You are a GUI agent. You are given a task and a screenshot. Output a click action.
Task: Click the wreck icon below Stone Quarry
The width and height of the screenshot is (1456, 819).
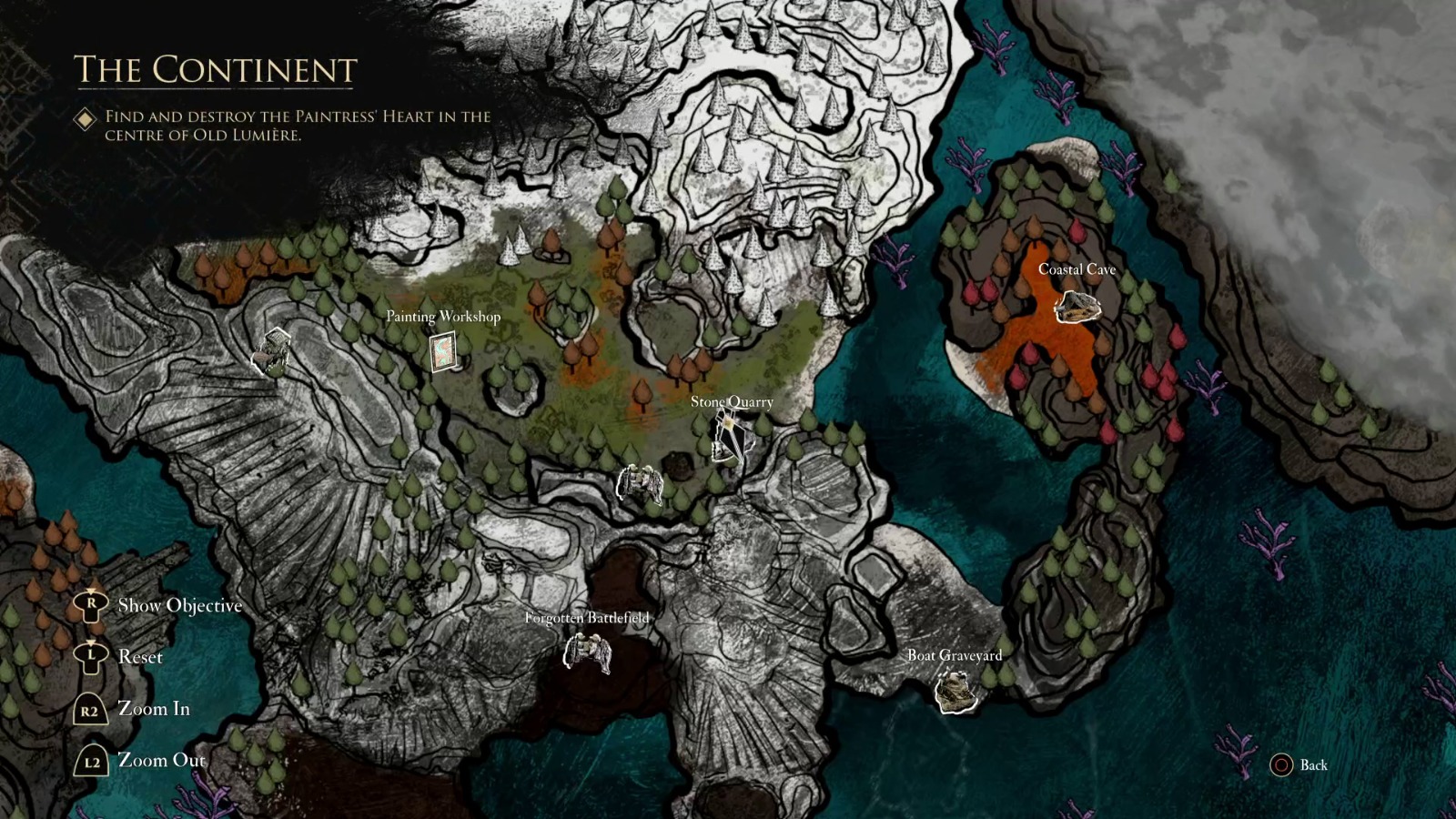(642, 482)
